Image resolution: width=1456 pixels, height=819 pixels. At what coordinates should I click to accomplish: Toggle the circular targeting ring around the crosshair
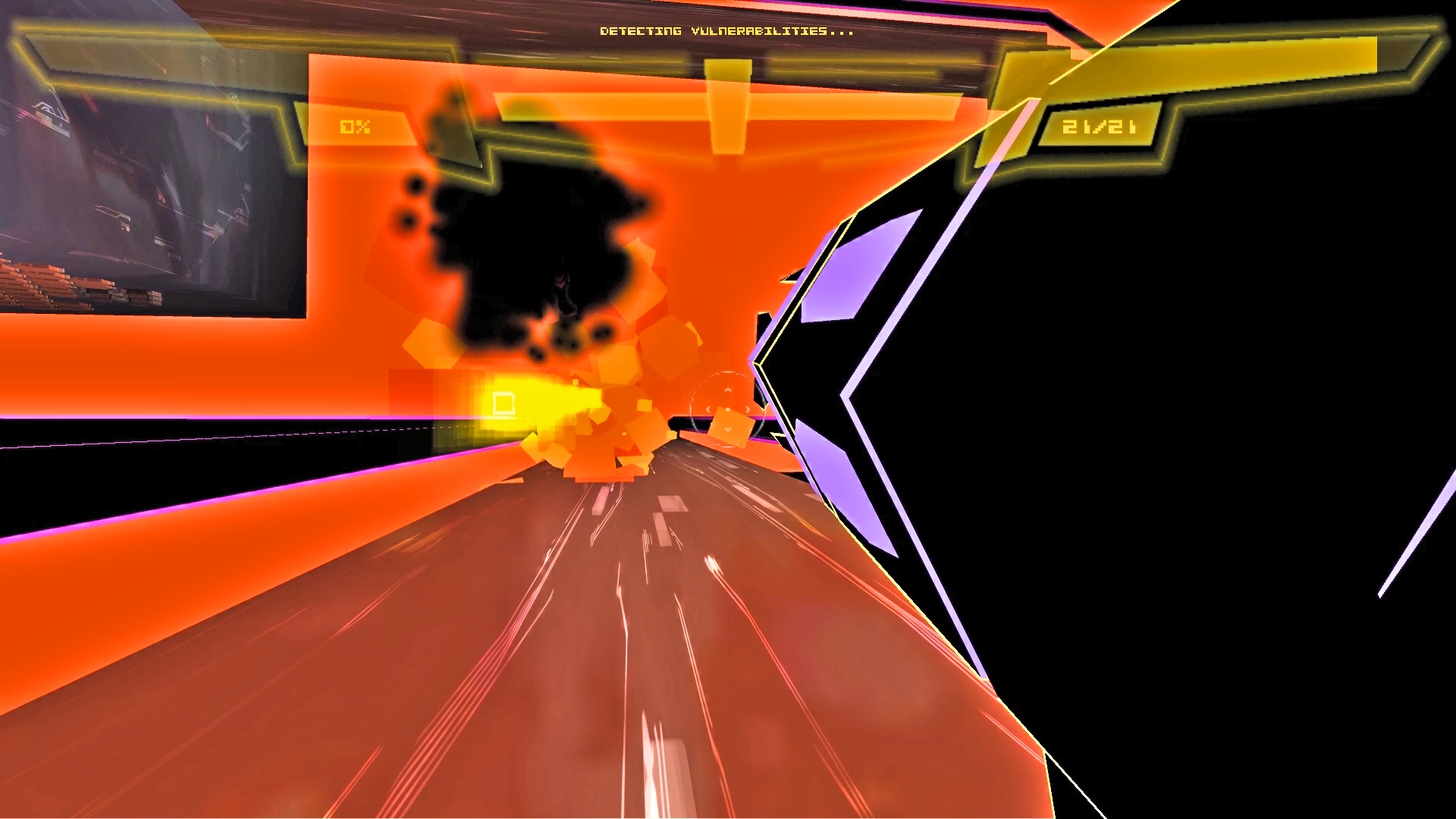(x=728, y=374)
